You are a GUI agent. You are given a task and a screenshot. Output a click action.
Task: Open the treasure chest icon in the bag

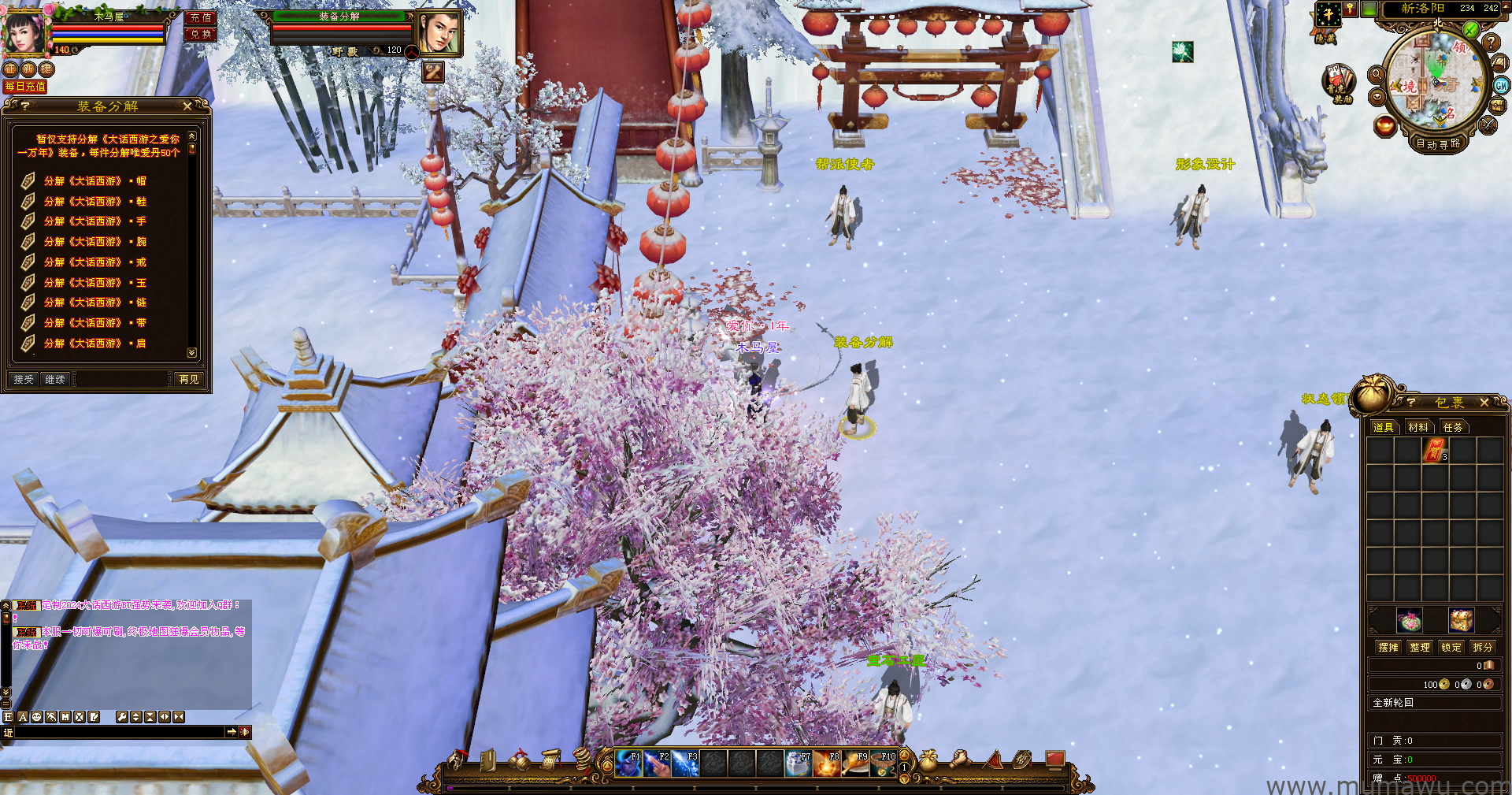(x=1461, y=620)
